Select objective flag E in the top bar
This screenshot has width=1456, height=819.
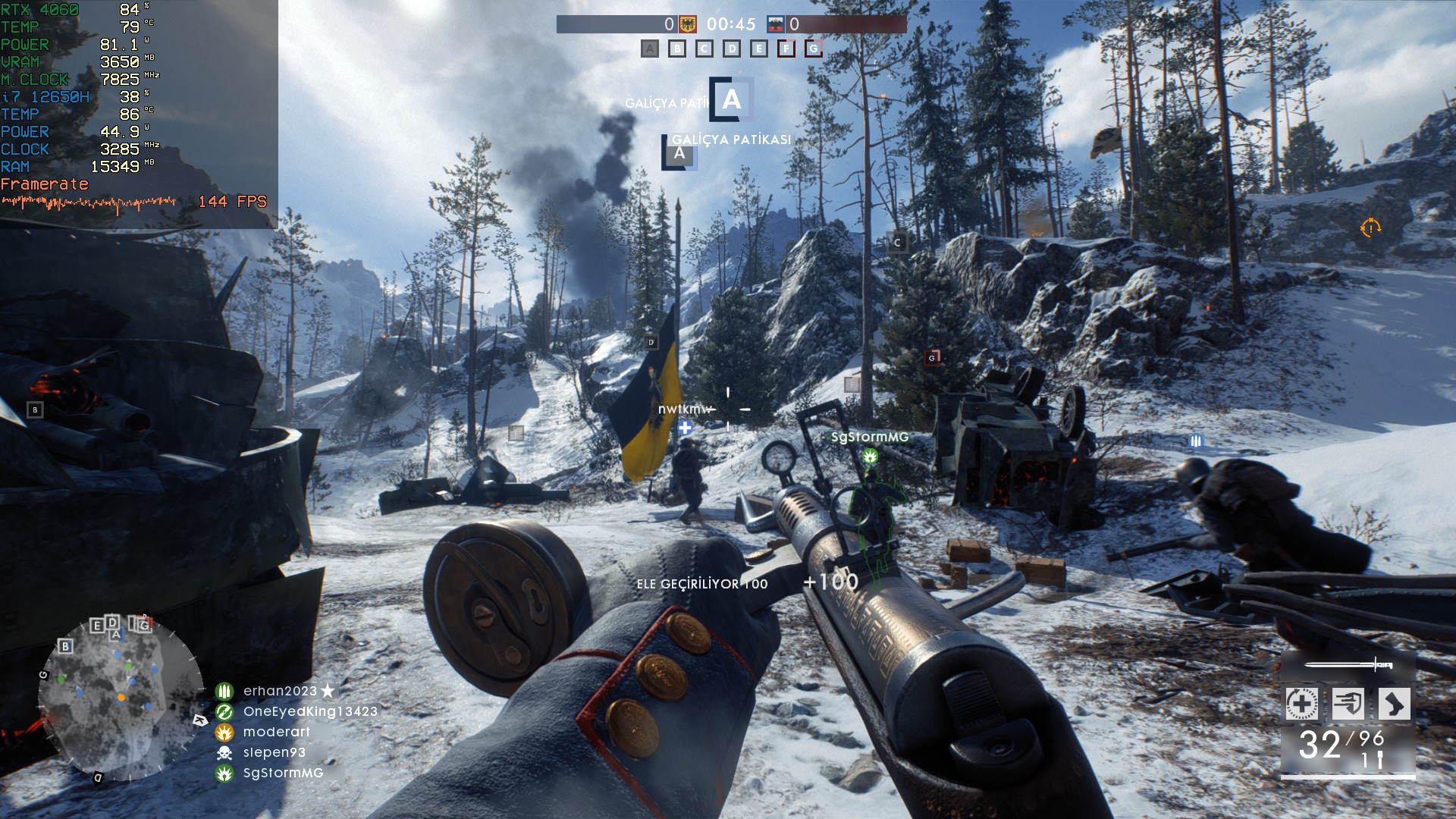point(759,49)
